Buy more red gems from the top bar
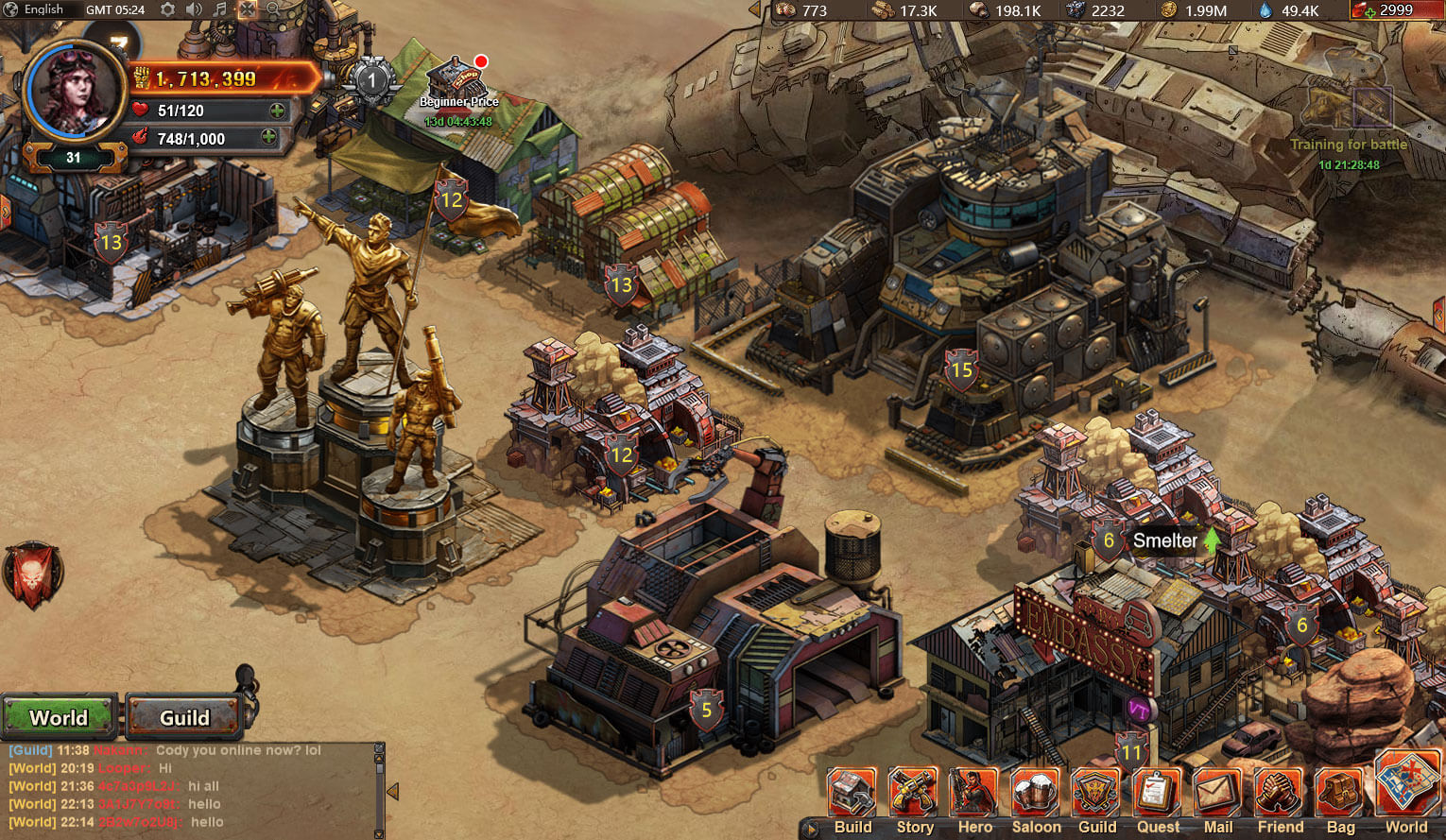Viewport: 1446px width, 840px height. (1364, 11)
